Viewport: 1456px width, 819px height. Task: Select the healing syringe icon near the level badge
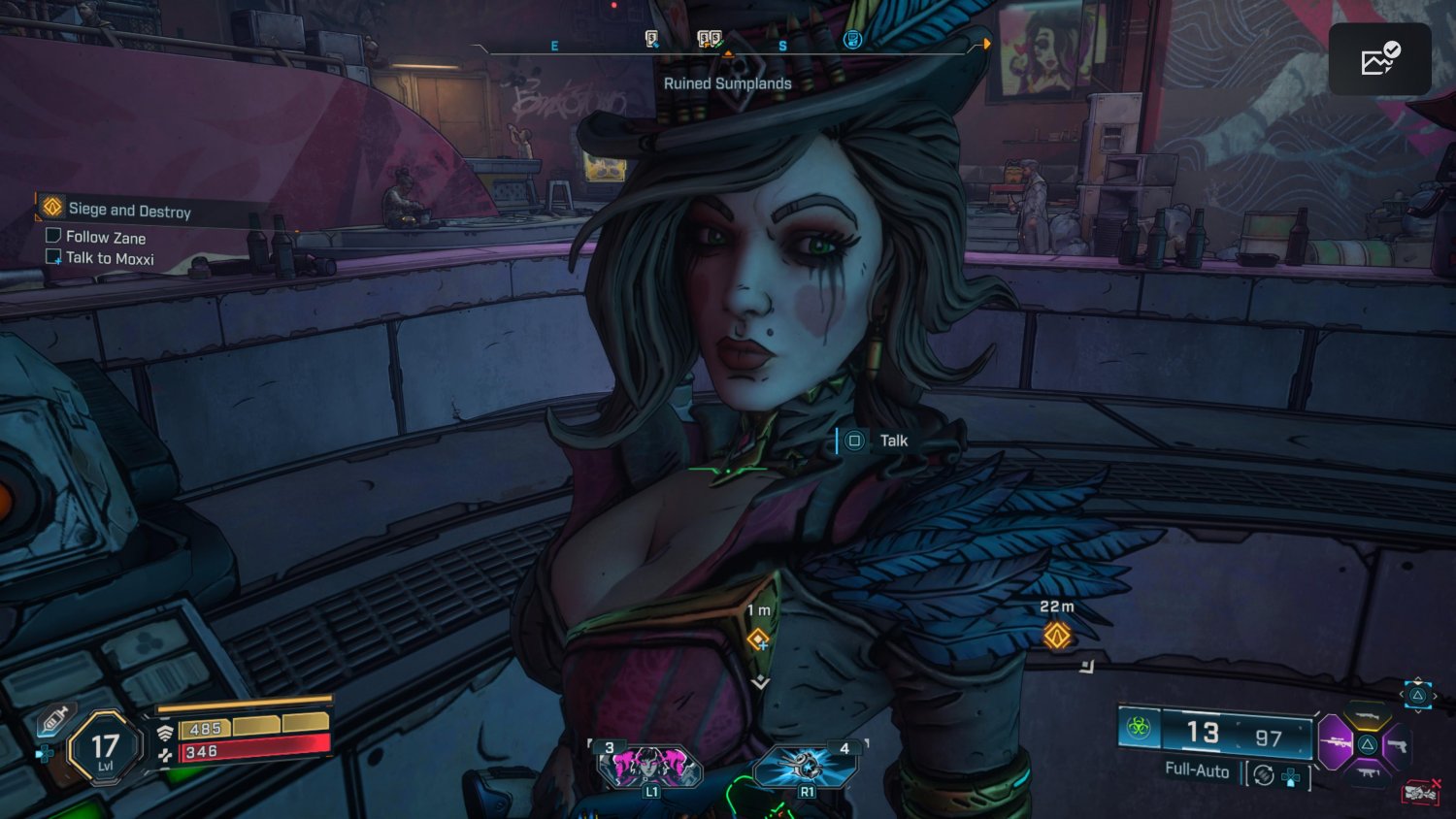54,720
